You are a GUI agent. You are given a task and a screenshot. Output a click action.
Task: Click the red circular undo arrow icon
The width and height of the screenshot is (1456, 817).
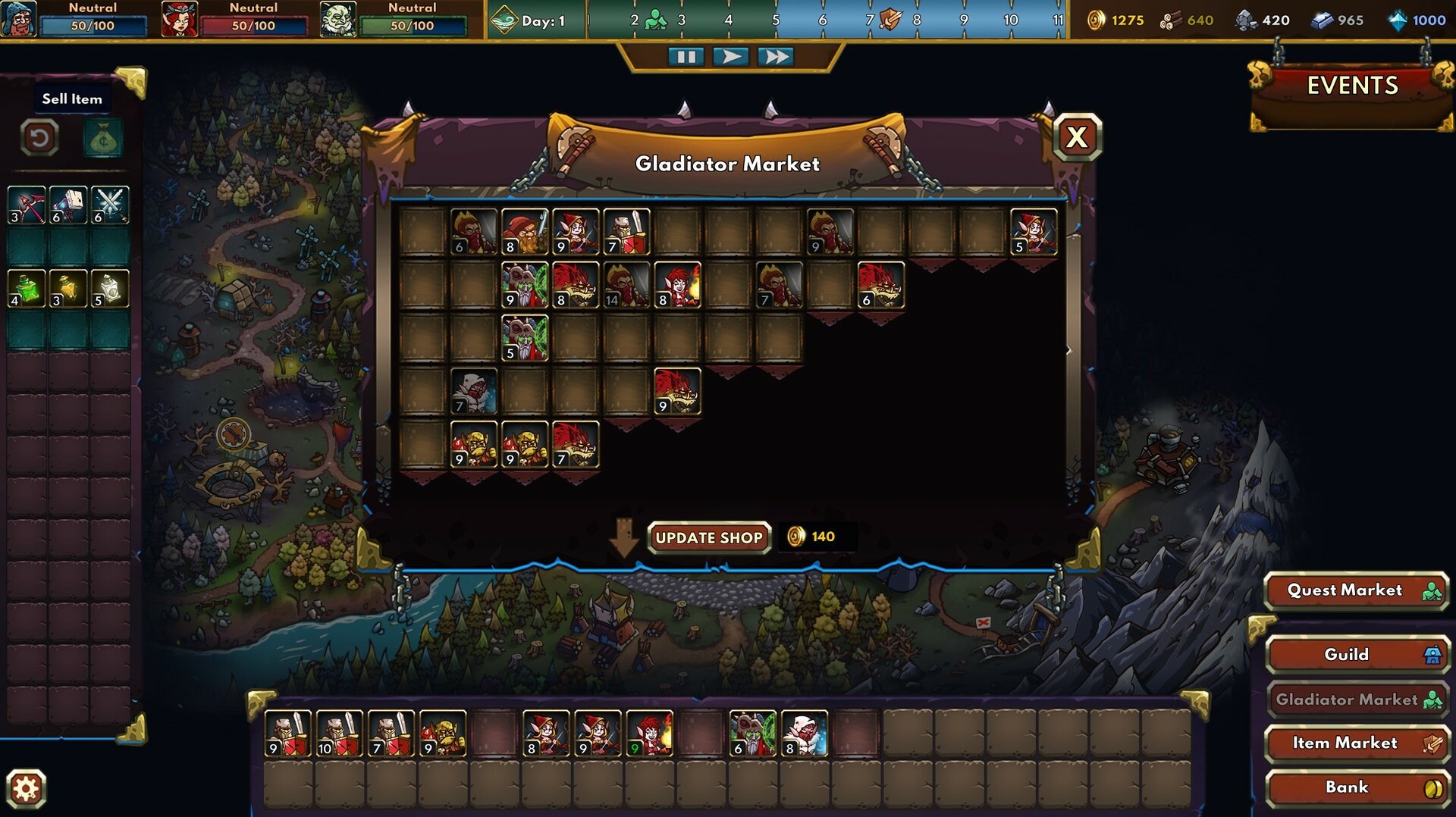[x=42, y=138]
